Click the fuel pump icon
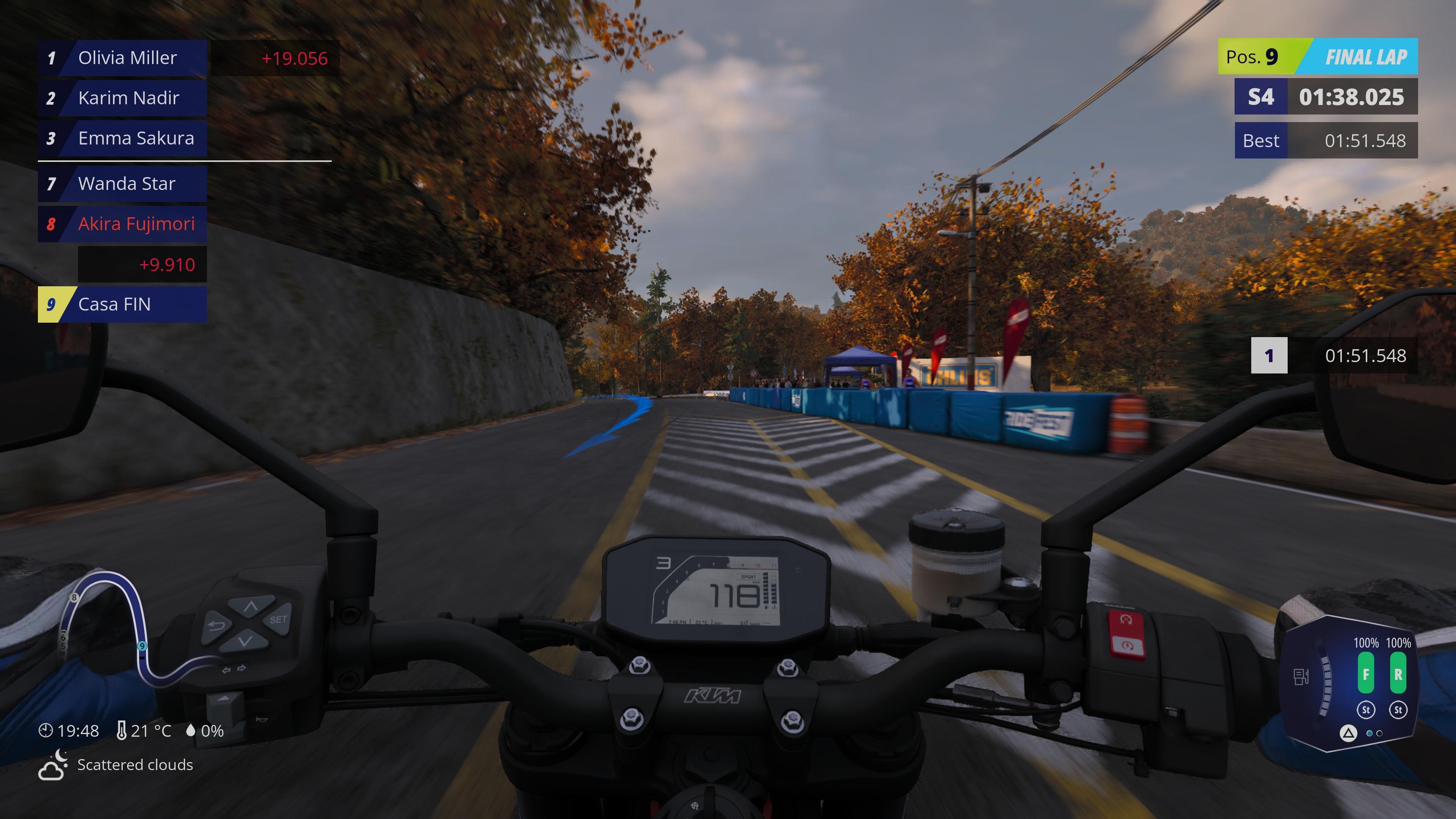 1301,676
